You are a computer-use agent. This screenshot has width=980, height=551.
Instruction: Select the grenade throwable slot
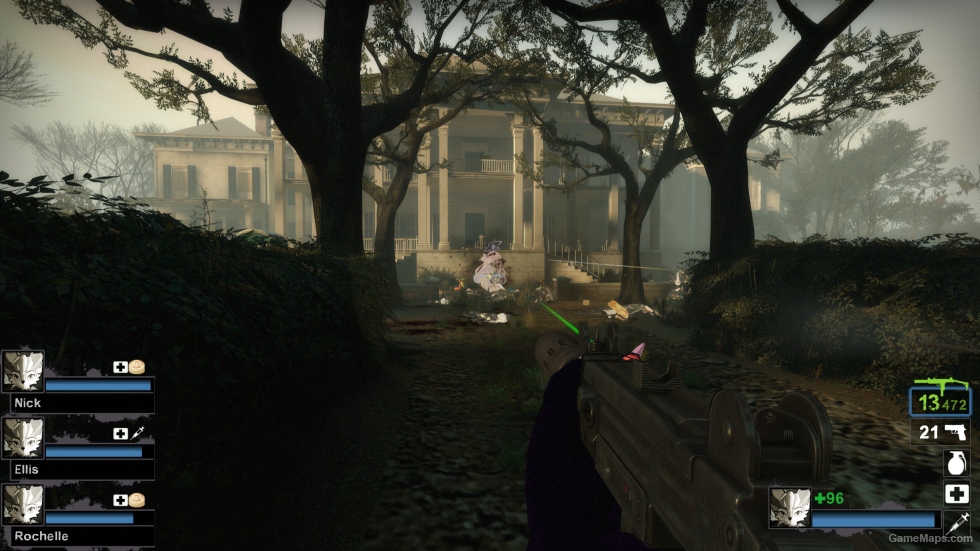956,463
